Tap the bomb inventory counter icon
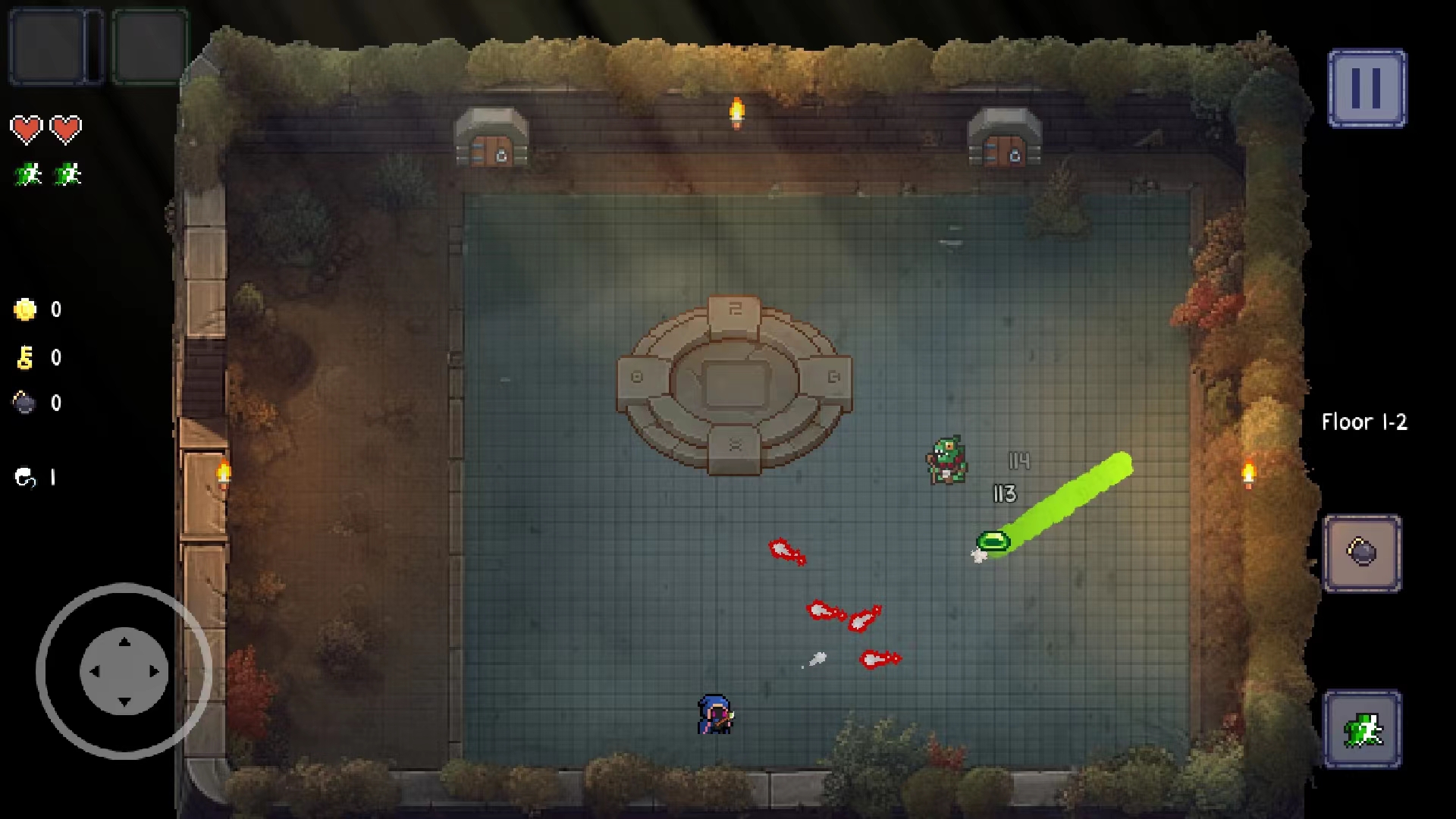This screenshot has width=1456, height=819. [25, 403]
